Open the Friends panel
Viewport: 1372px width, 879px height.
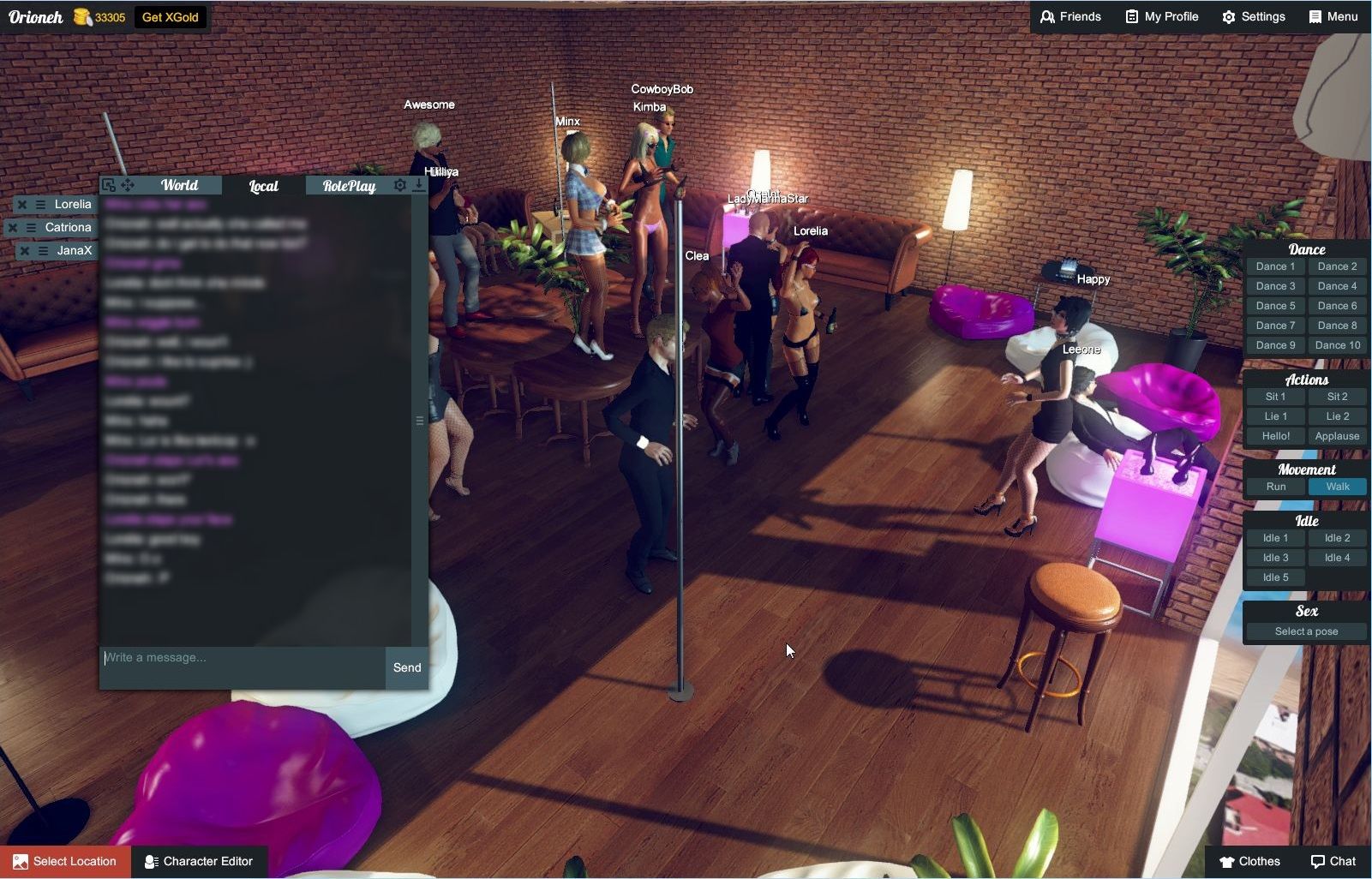coord(1070,16)
